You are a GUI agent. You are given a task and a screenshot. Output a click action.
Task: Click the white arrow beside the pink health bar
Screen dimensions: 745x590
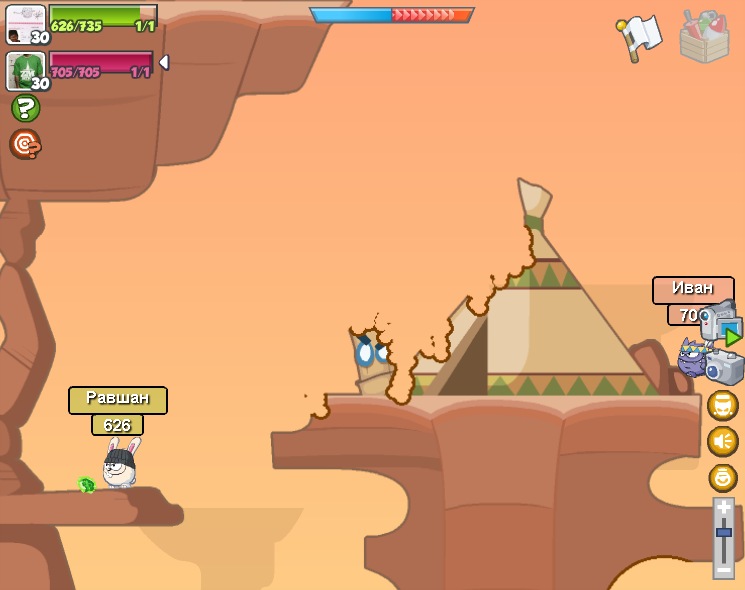163,62
